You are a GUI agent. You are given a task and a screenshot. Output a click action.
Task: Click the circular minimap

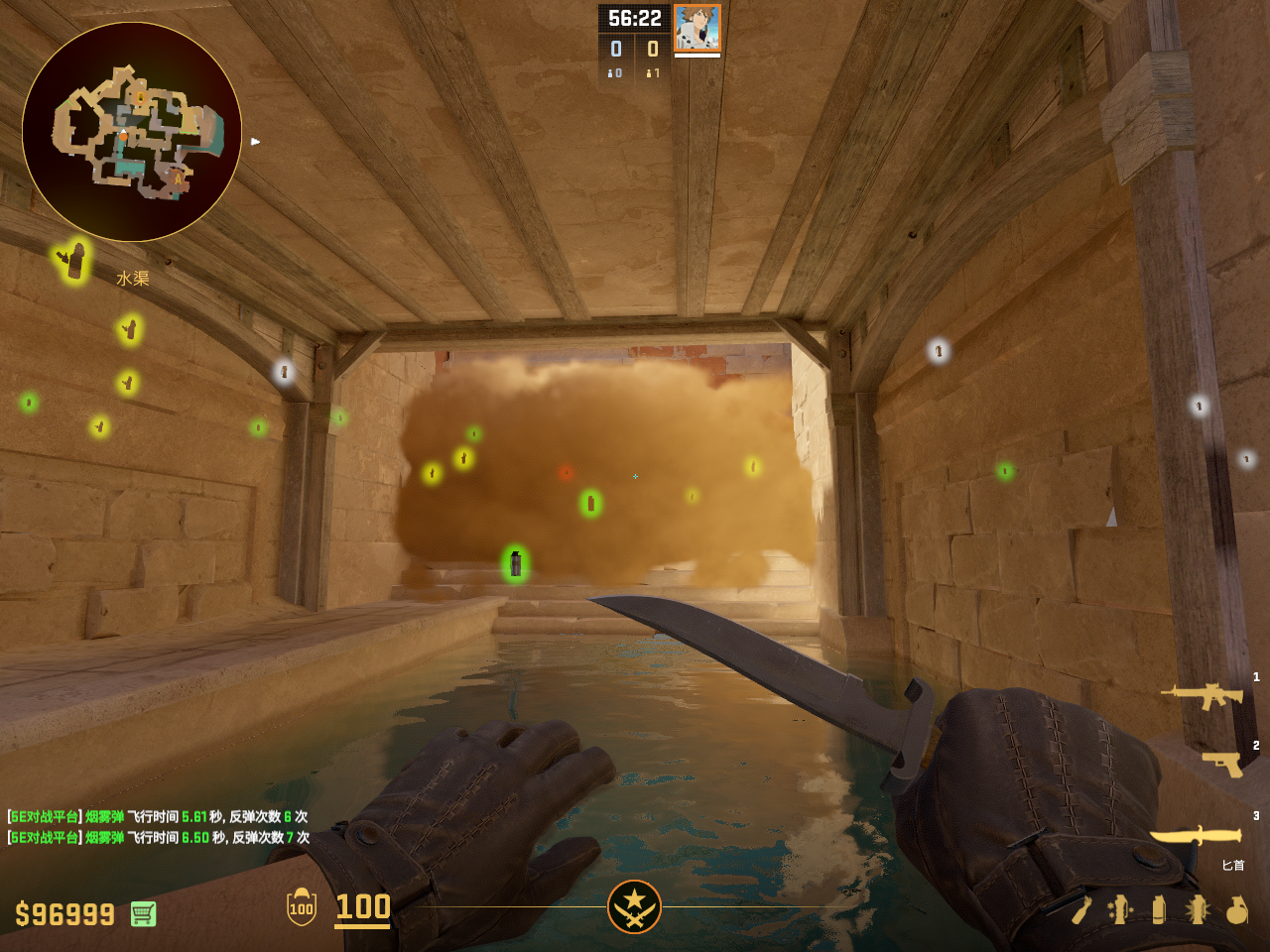pos(132,132)
